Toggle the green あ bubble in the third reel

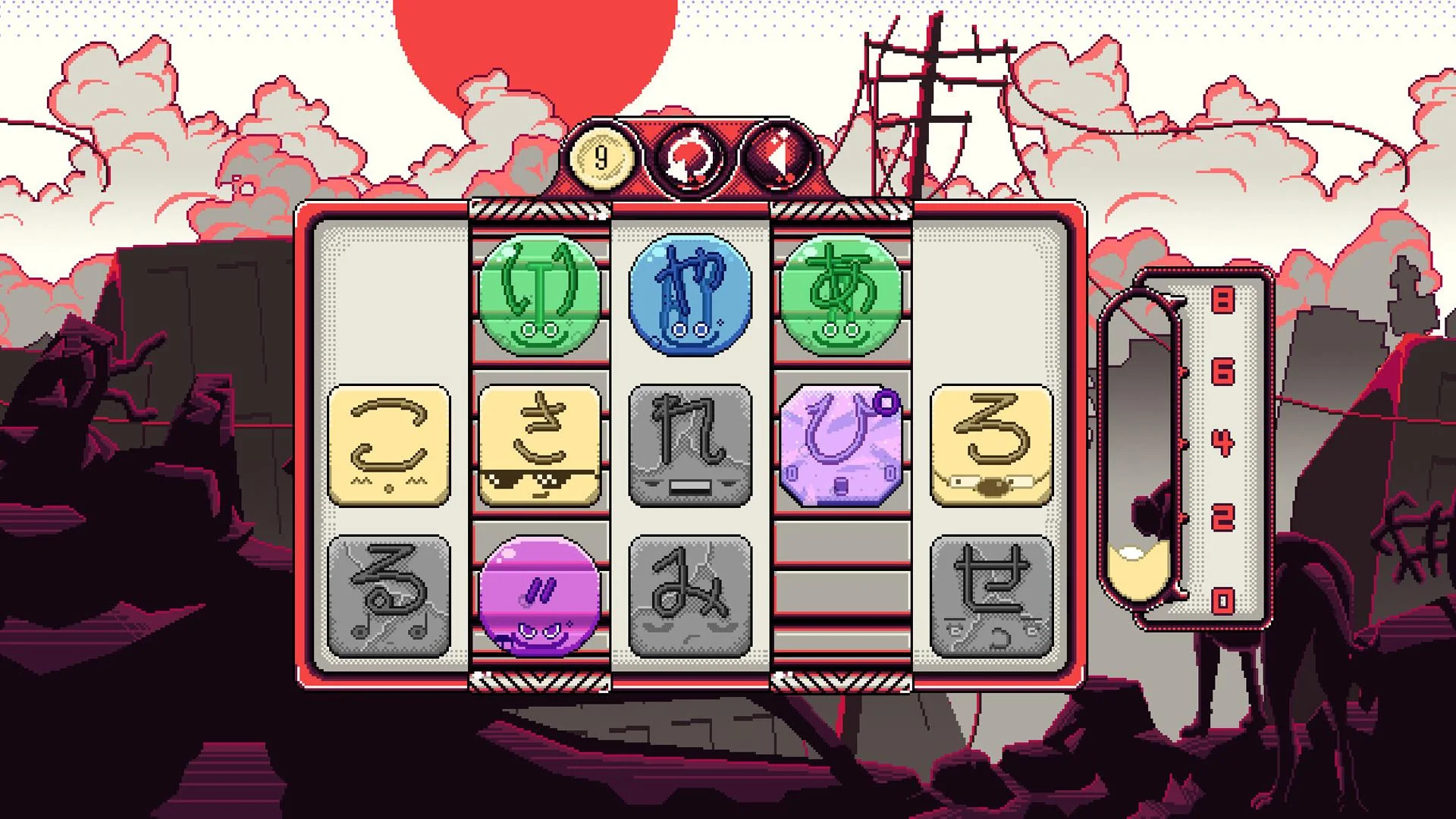point(839,294)
